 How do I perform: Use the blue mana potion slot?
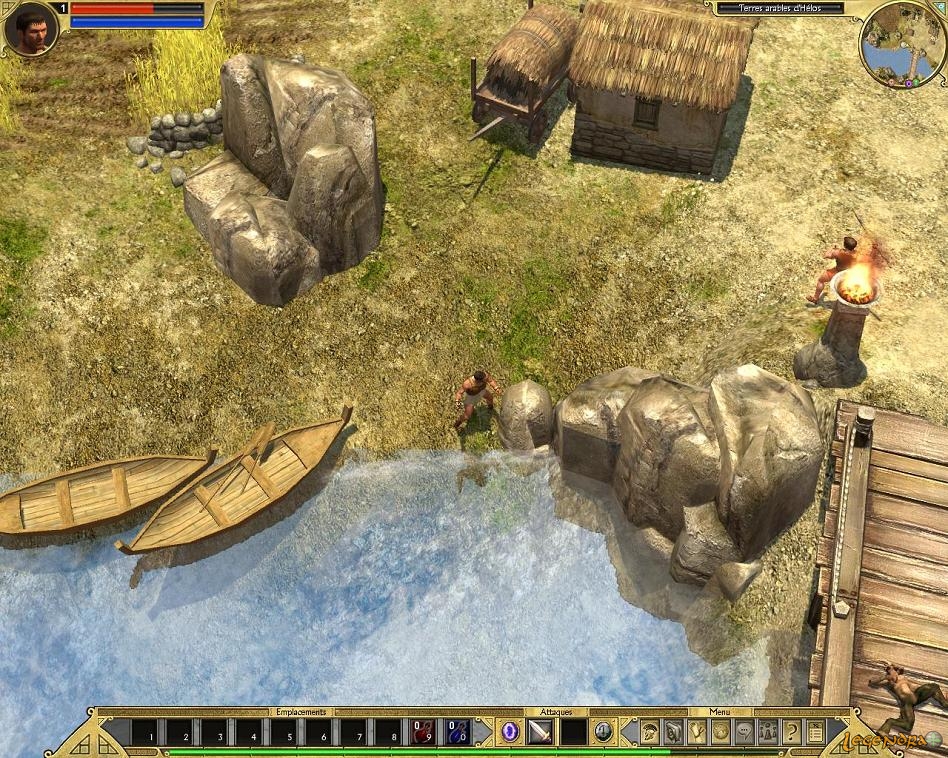tap(457, 732)
